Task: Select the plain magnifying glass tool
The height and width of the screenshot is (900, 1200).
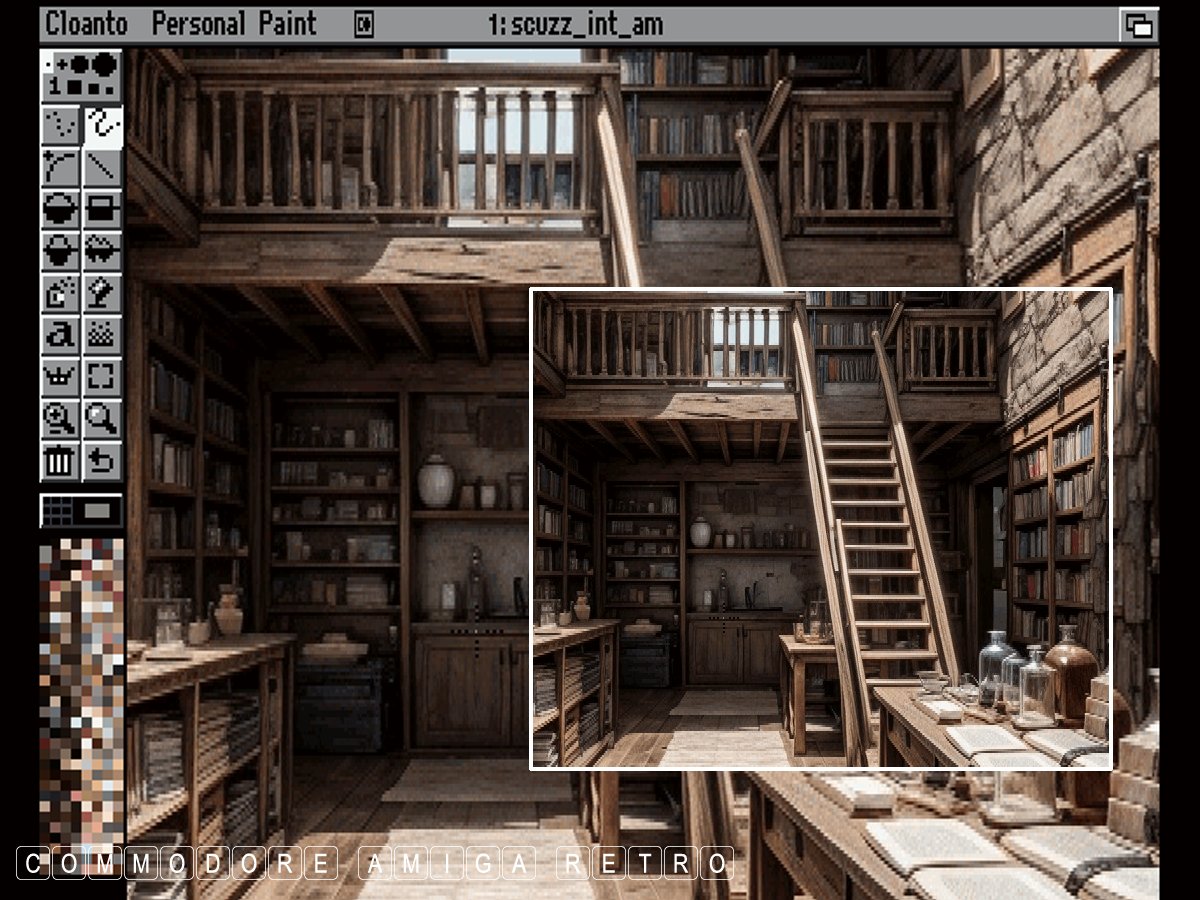Action: [103, 420]
